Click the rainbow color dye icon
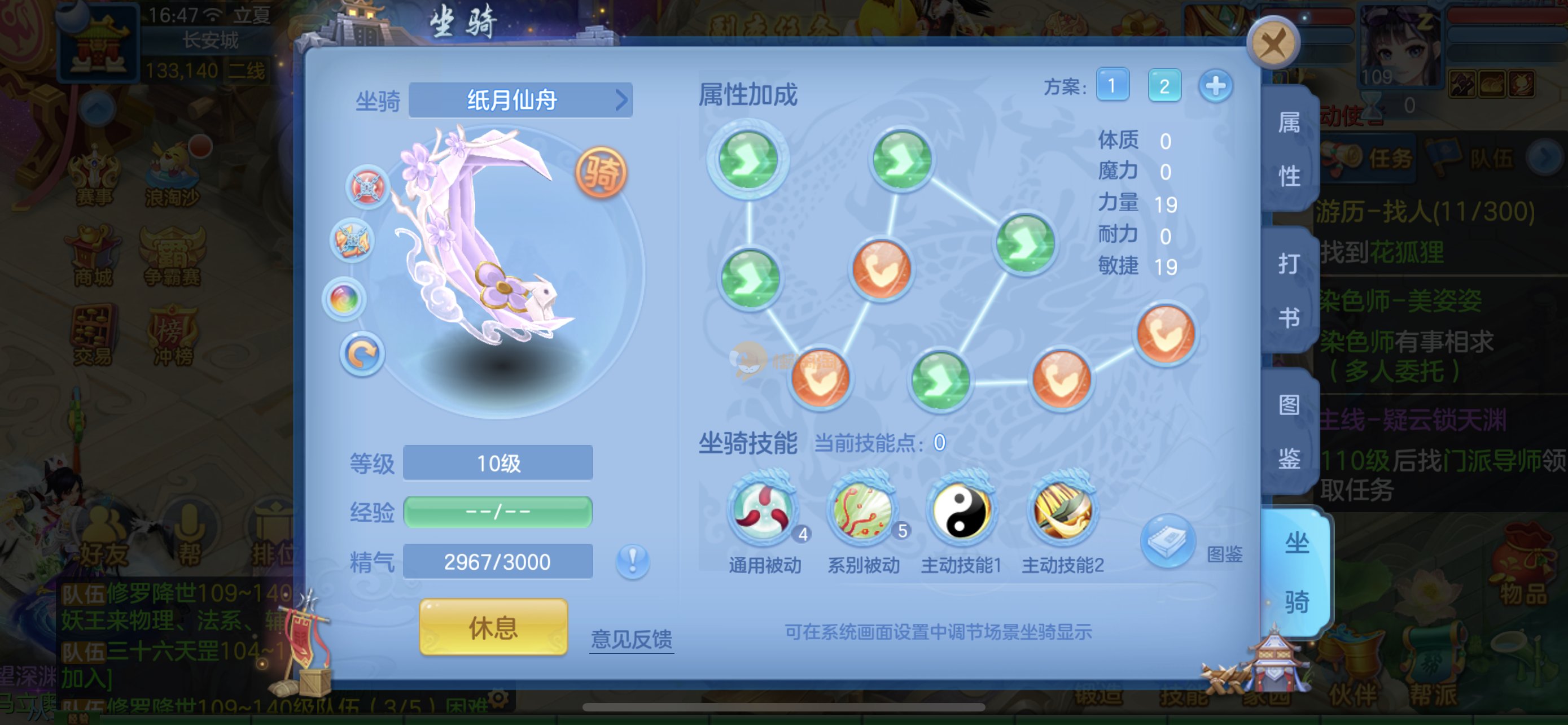The image size is (1568, 725). point(344,299)
